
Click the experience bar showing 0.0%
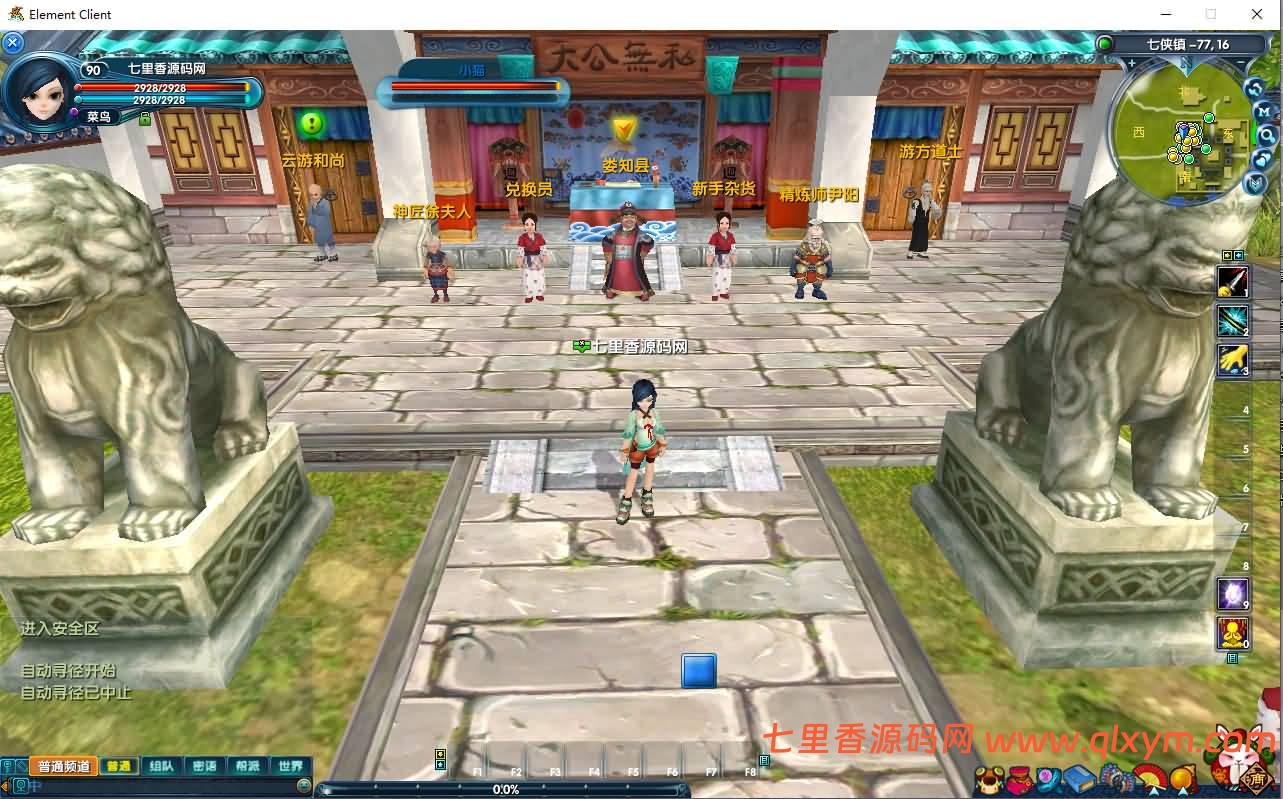point(506,789)
